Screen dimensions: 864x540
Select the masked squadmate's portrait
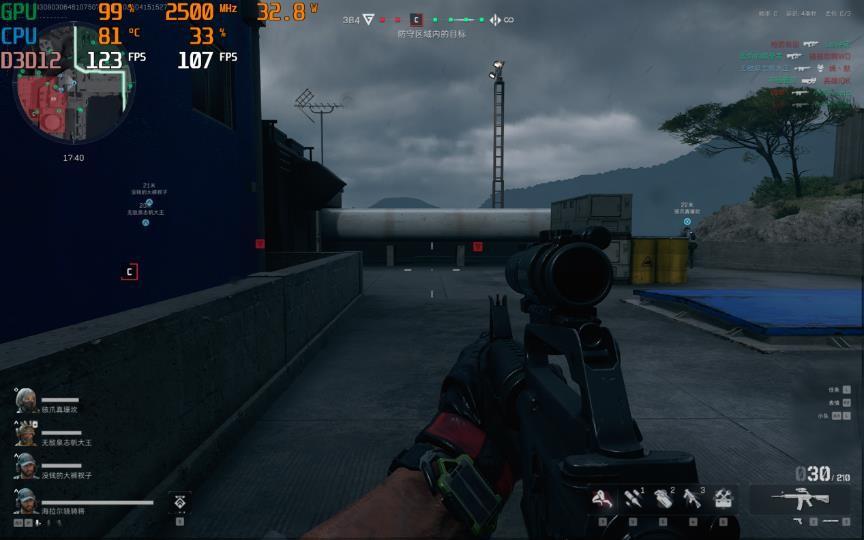tap(26, 400)
